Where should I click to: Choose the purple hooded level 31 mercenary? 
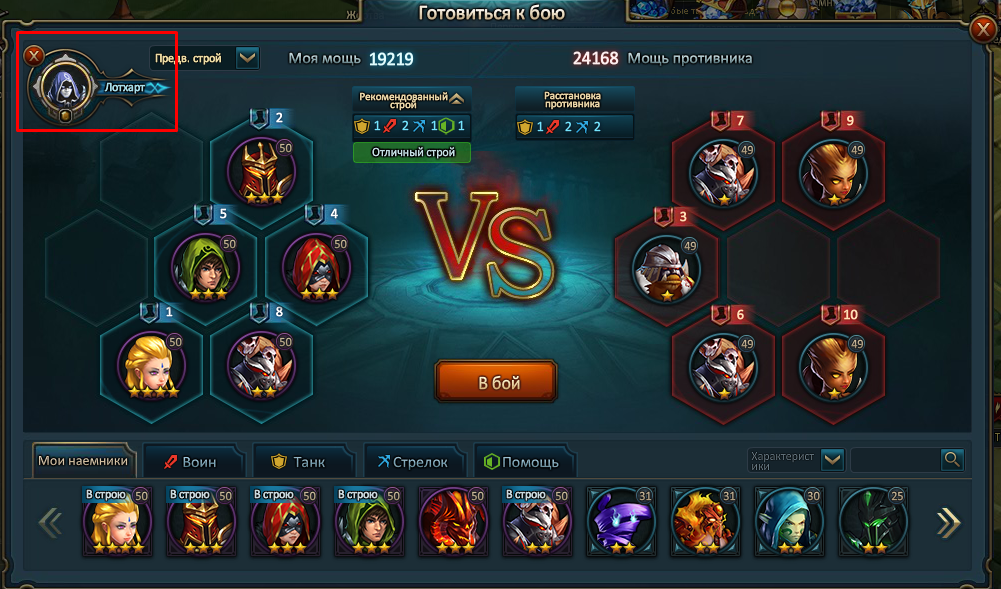coord(620,521)
